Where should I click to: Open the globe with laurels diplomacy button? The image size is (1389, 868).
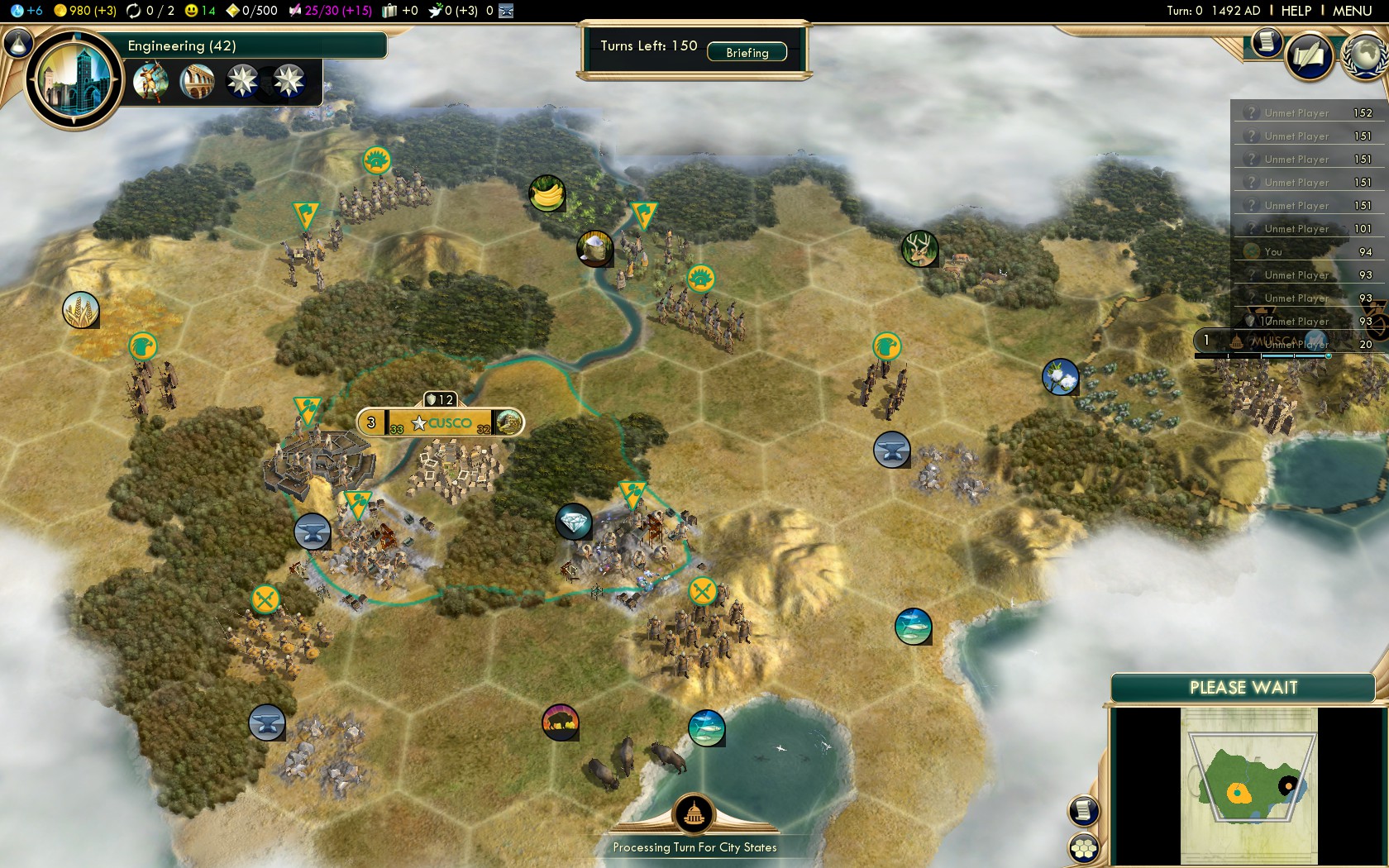pyautogui.click(x=1366, y=56)
